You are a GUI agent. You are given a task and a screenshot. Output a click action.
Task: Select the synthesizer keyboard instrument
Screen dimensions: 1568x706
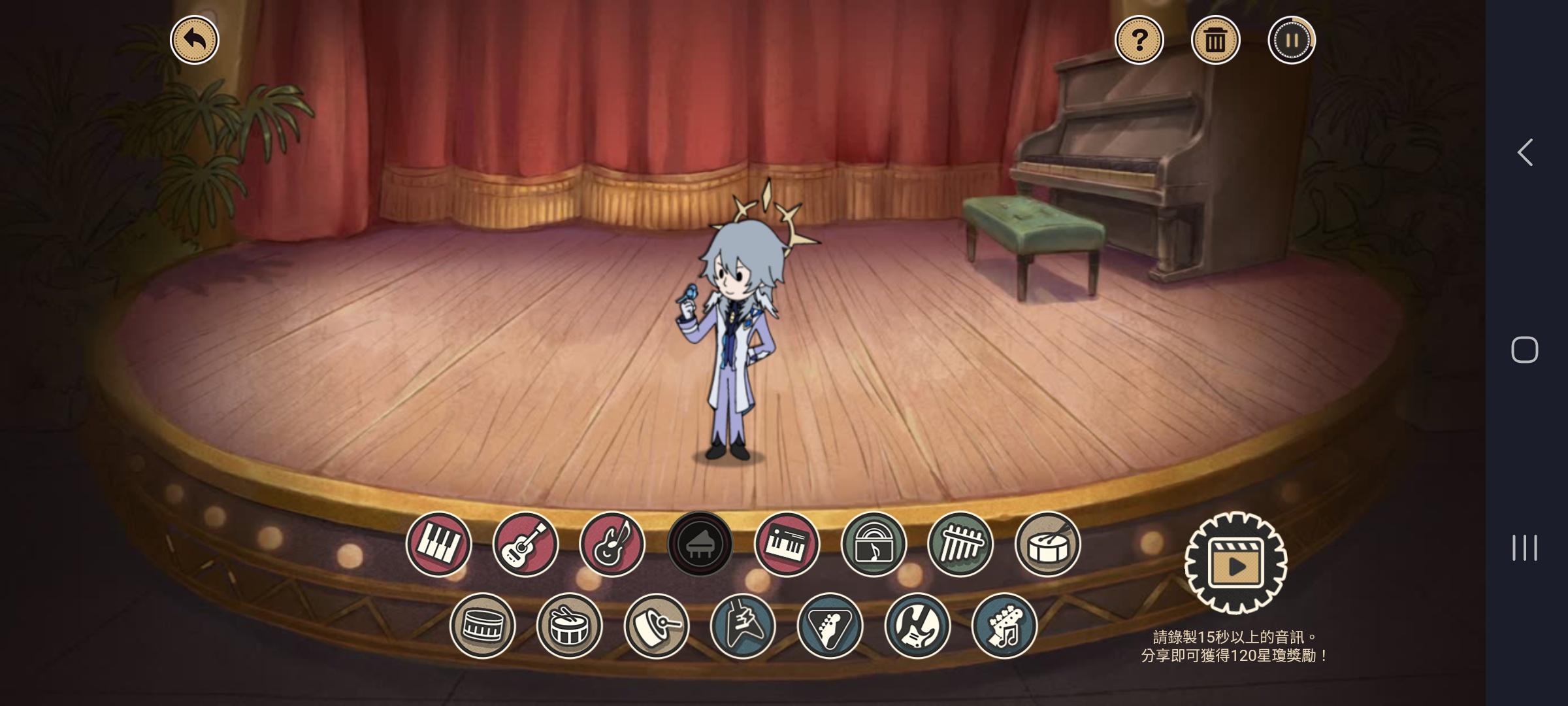pyautogui.click(x=787, y=544)
